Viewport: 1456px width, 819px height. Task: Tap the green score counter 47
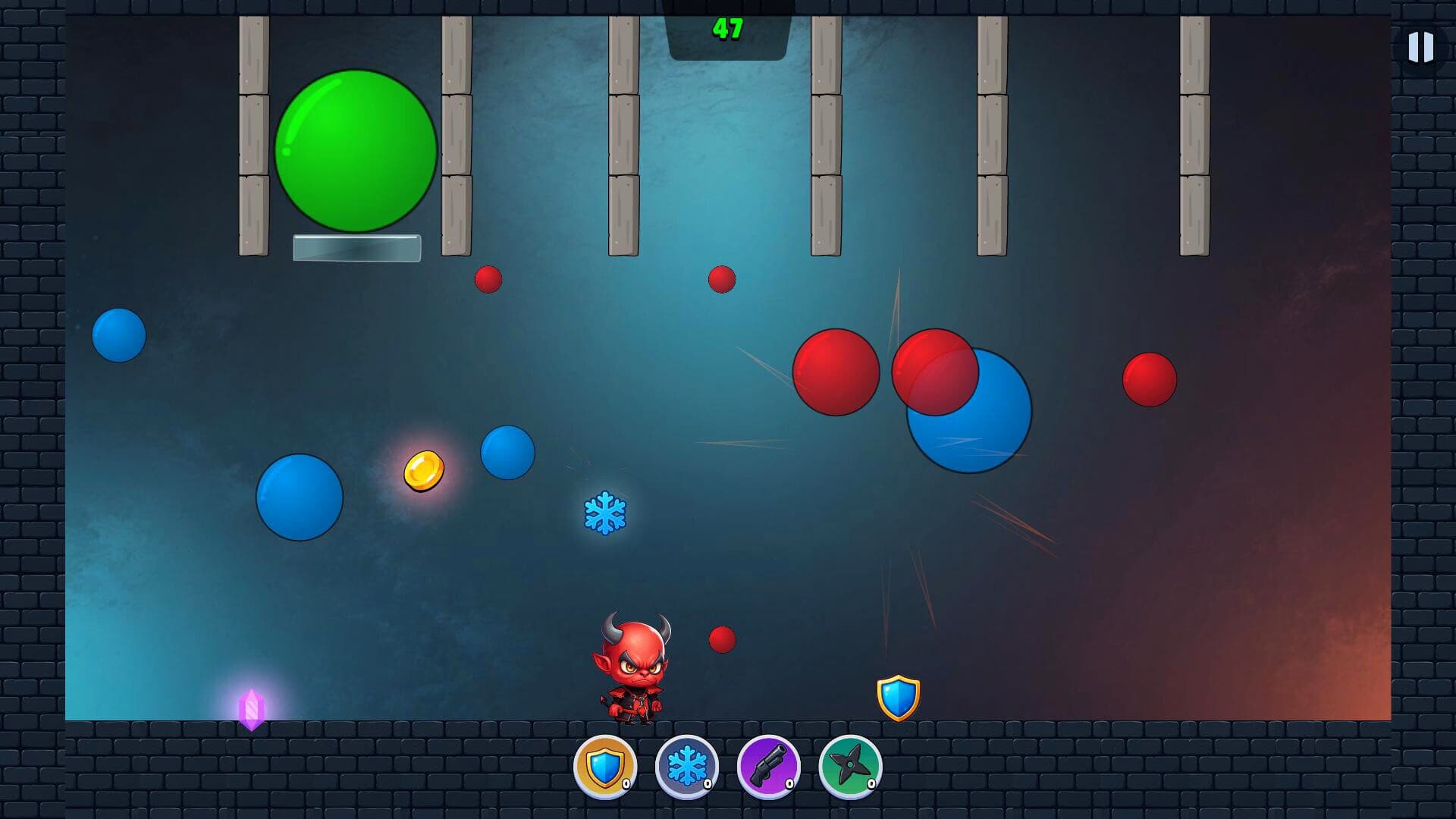(726, 29)
